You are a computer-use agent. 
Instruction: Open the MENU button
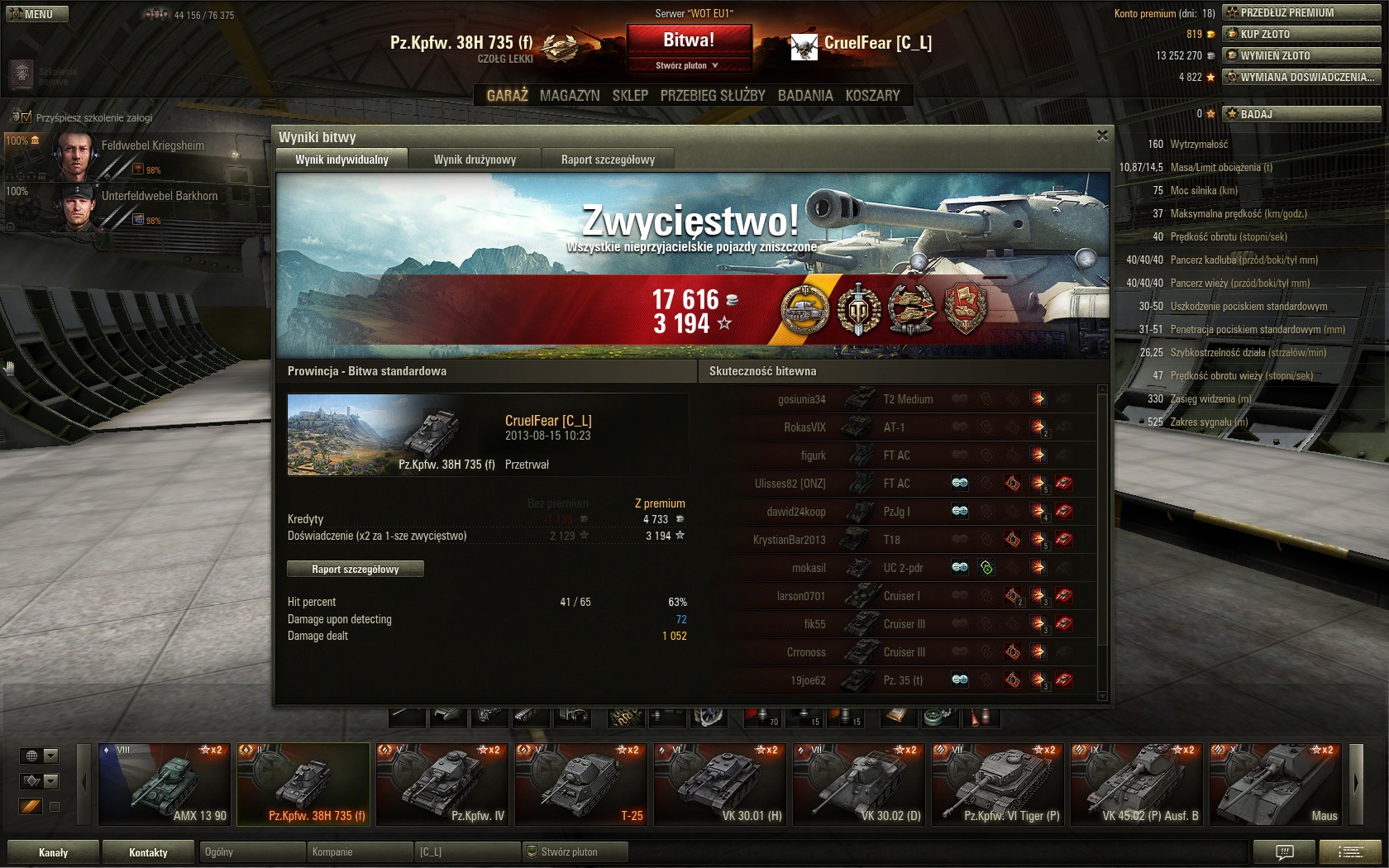37,13
